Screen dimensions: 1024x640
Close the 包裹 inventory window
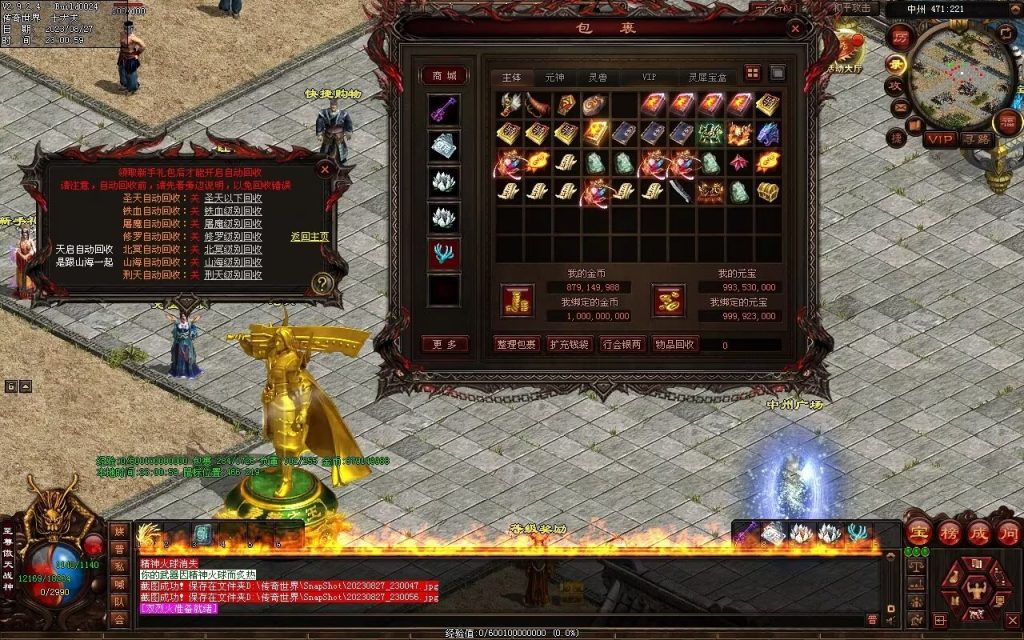pos(795,29)
